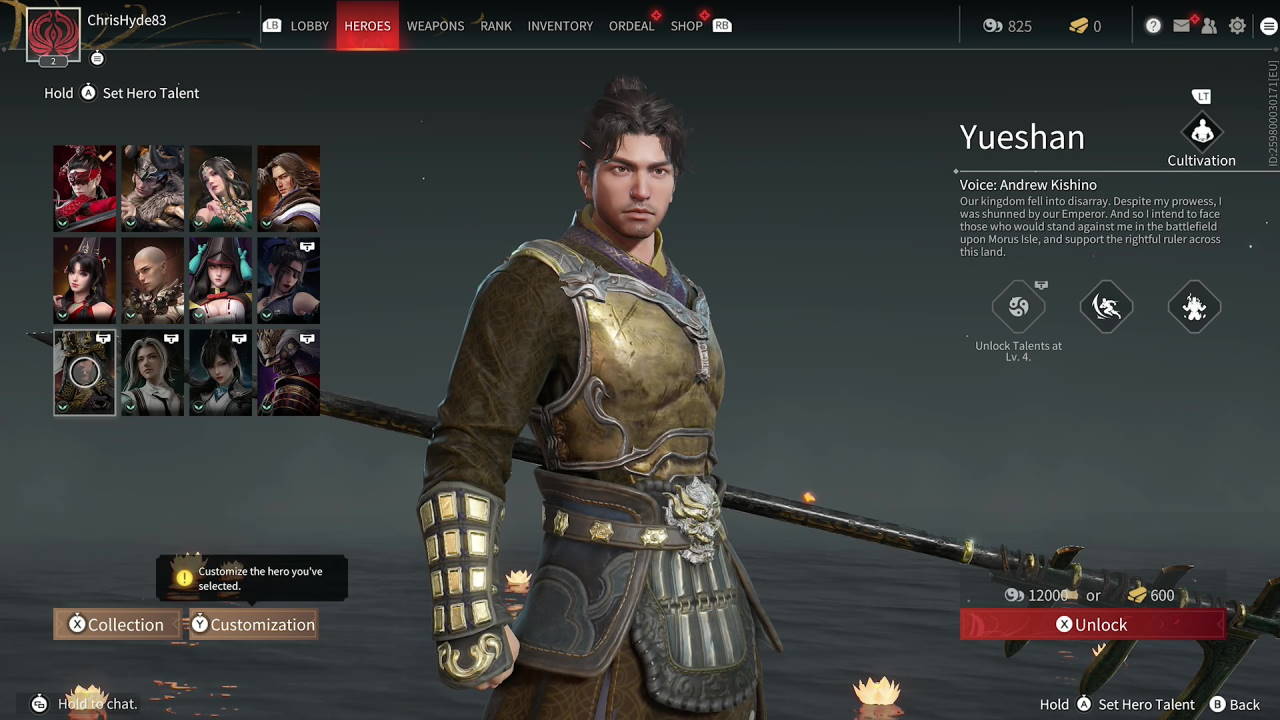
Task: Open the game settings gear icon
Action: [x=1237, y=25]
